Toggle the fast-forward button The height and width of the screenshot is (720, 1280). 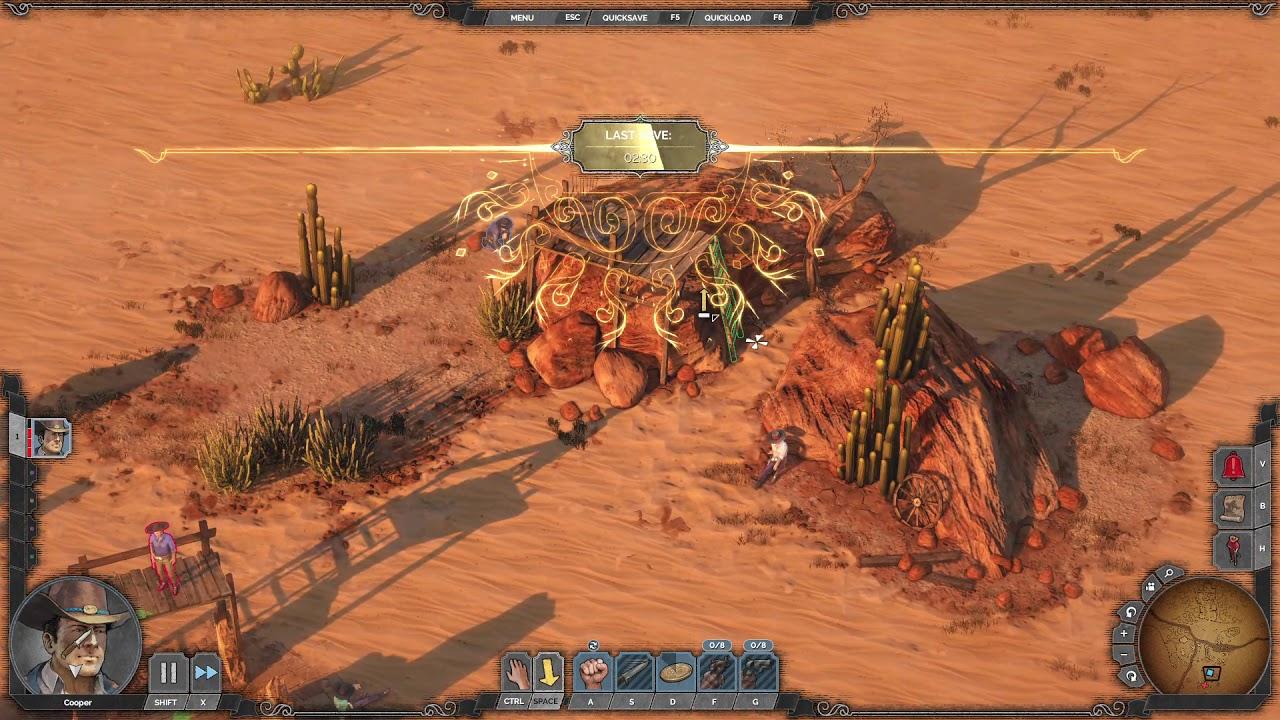click(205, 673)
